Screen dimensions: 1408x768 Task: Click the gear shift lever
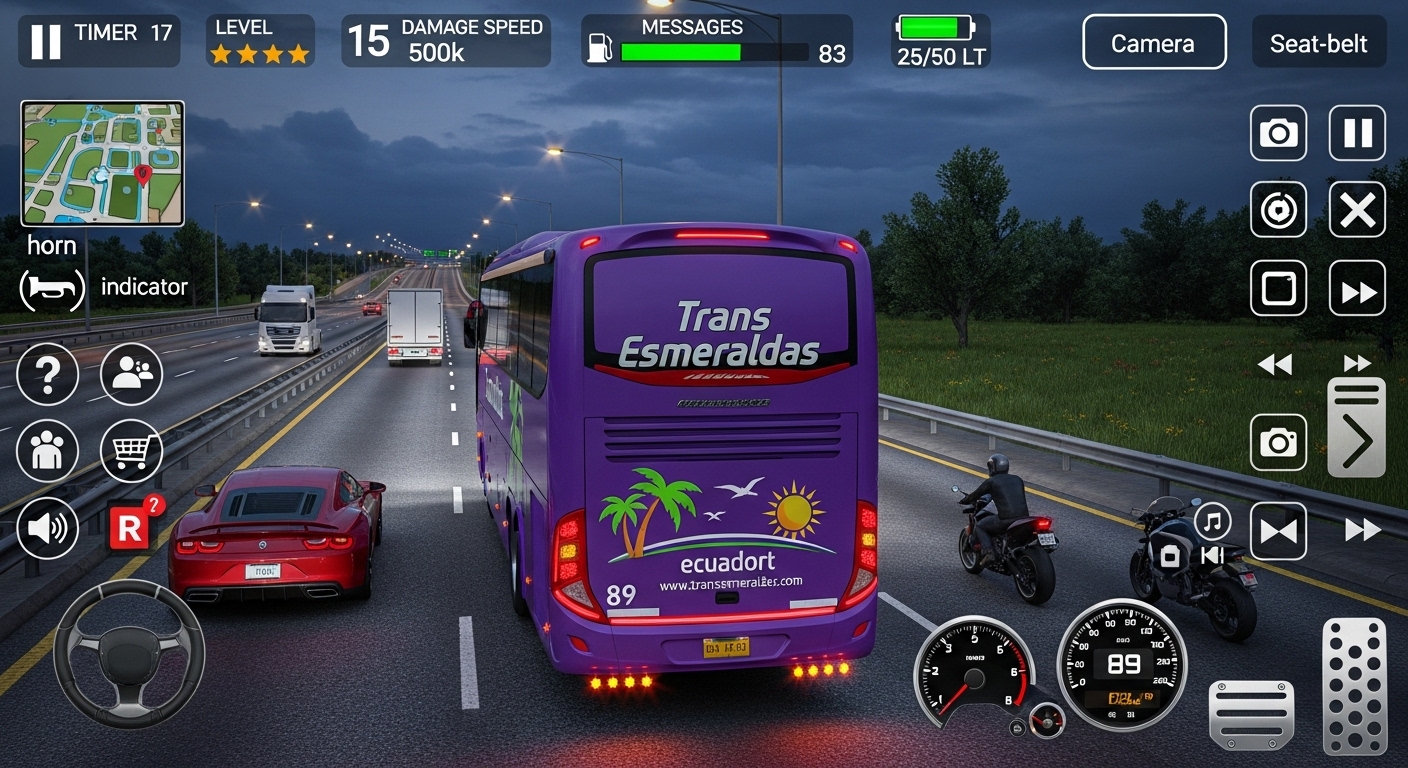[x=1356, y=427]
